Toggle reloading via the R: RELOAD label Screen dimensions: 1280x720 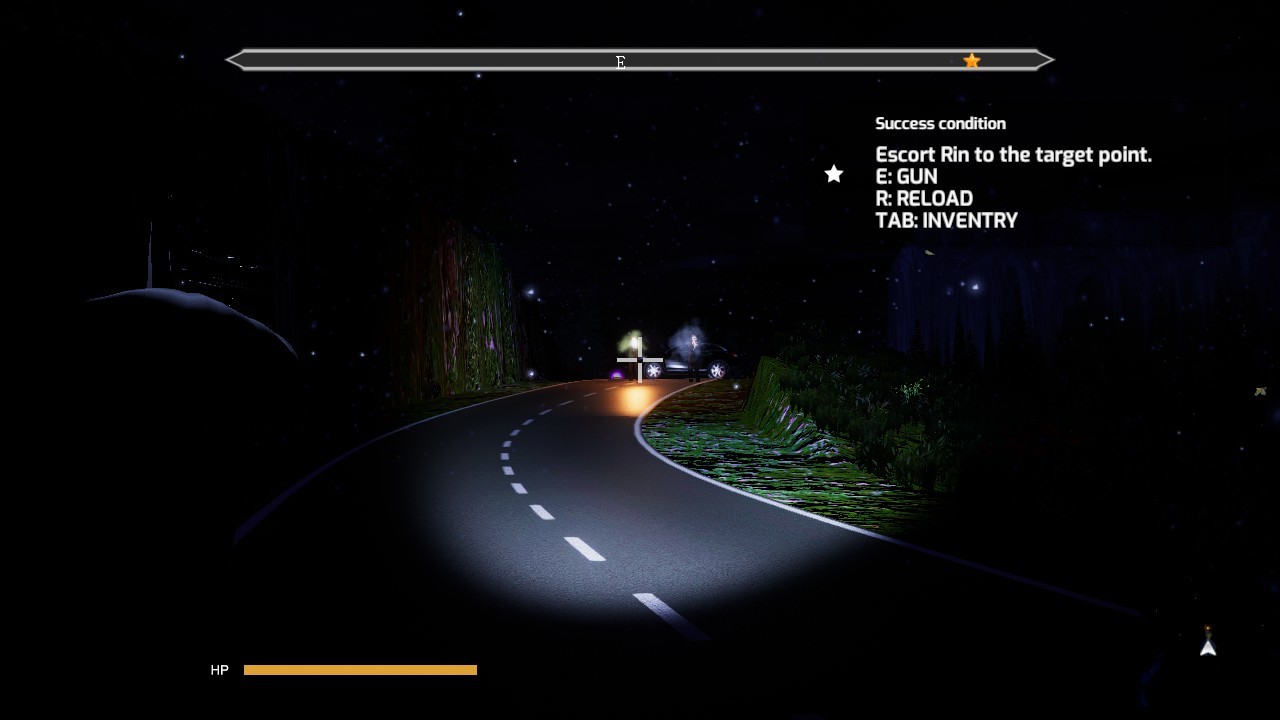(x=923, y=198)
